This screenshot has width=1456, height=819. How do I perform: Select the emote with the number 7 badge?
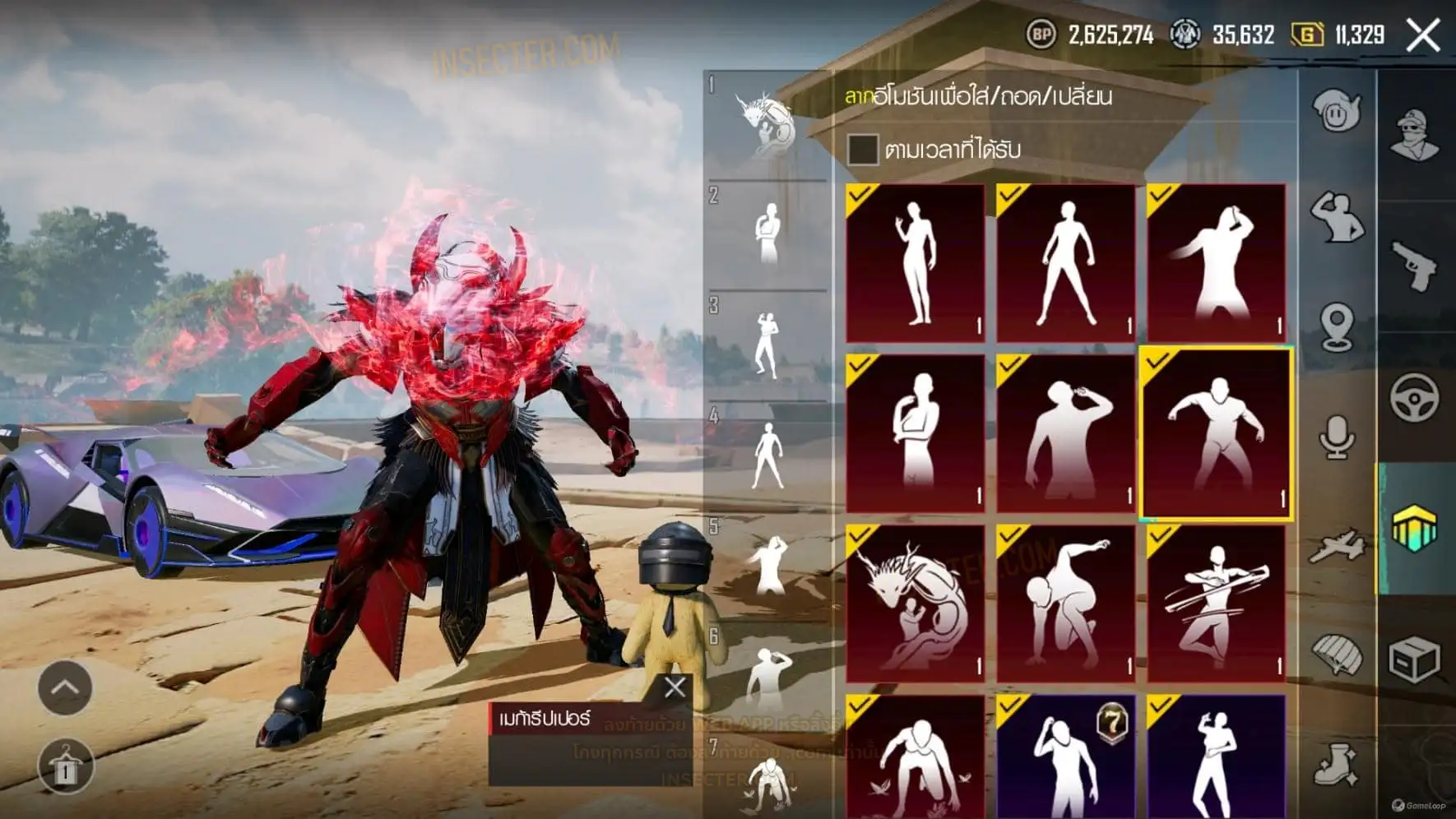click(x=1065, y=757)
